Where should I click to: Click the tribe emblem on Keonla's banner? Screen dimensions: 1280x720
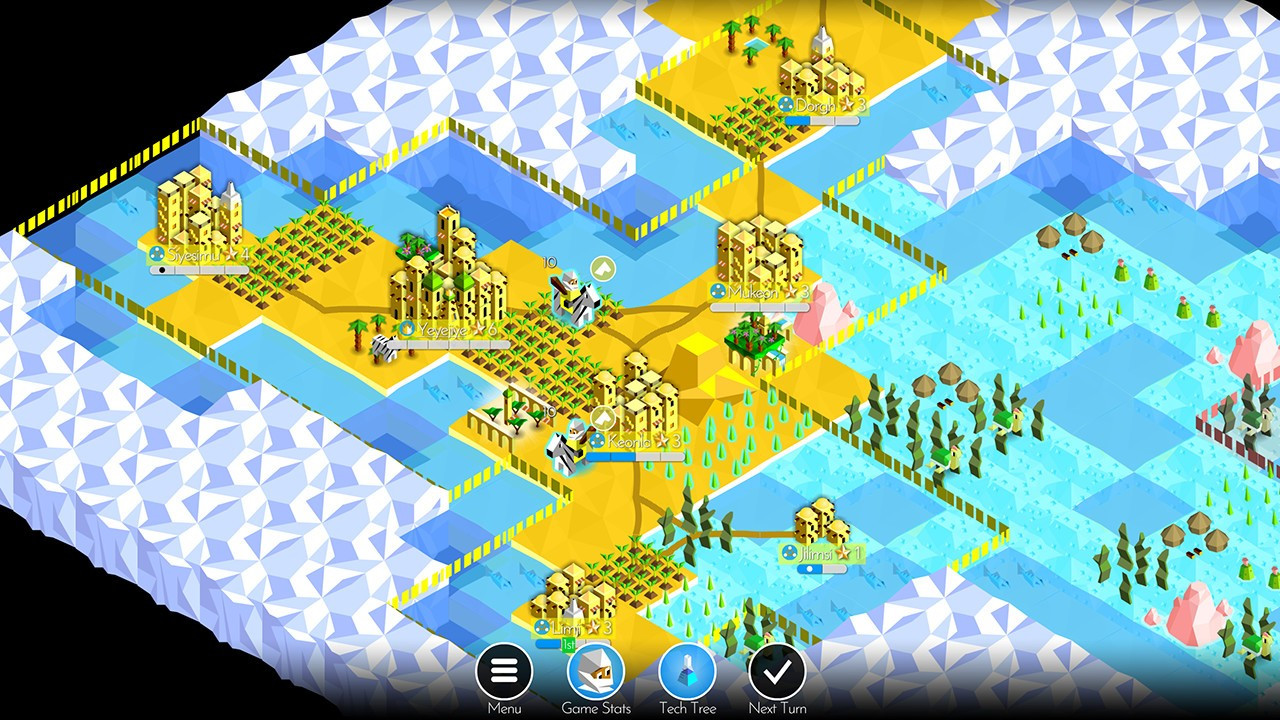[x=596, y=440]
